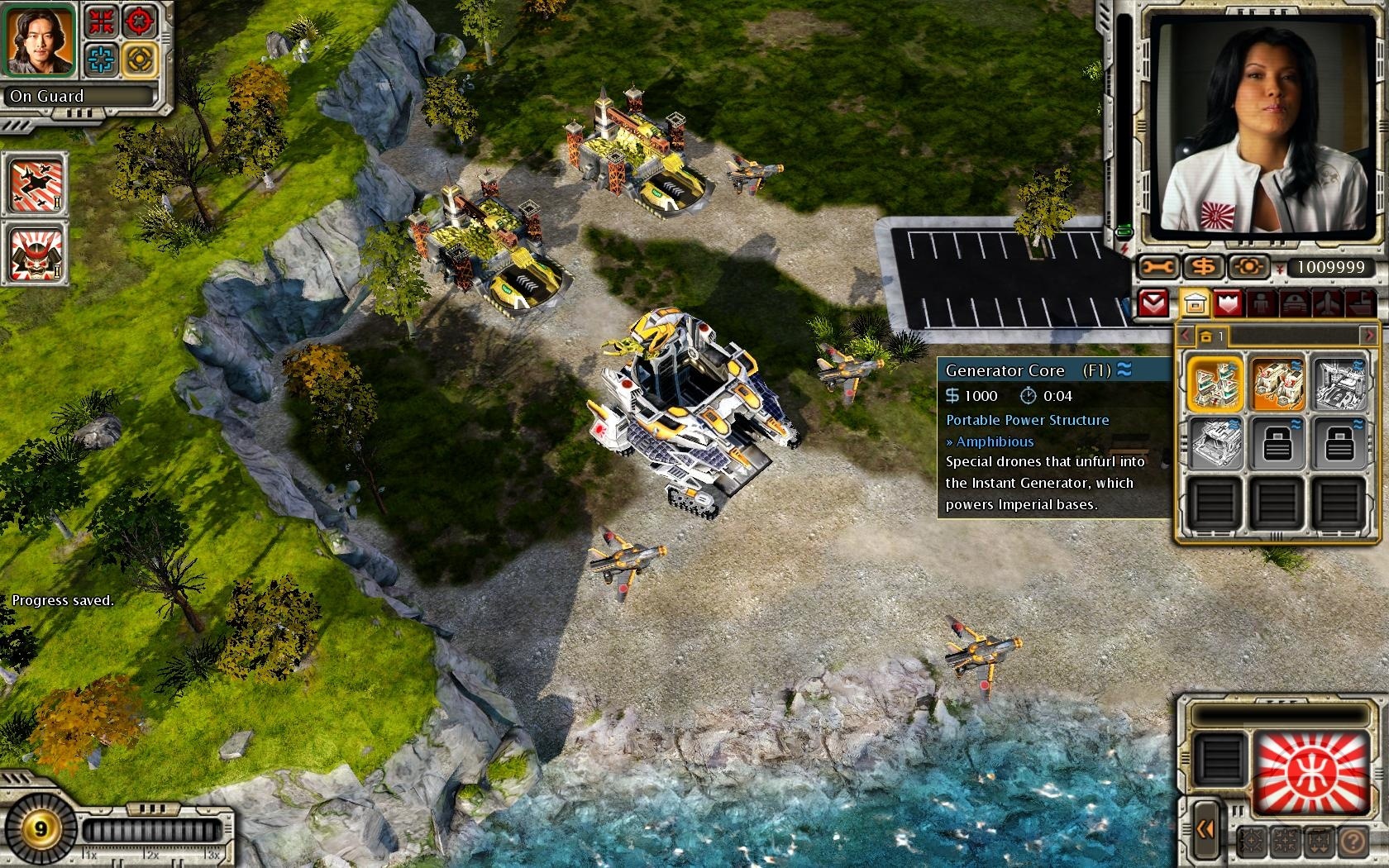Select the sell structure dollar icon
Viewport: 1389px width, 868px height.
(x=1204, y=265)
